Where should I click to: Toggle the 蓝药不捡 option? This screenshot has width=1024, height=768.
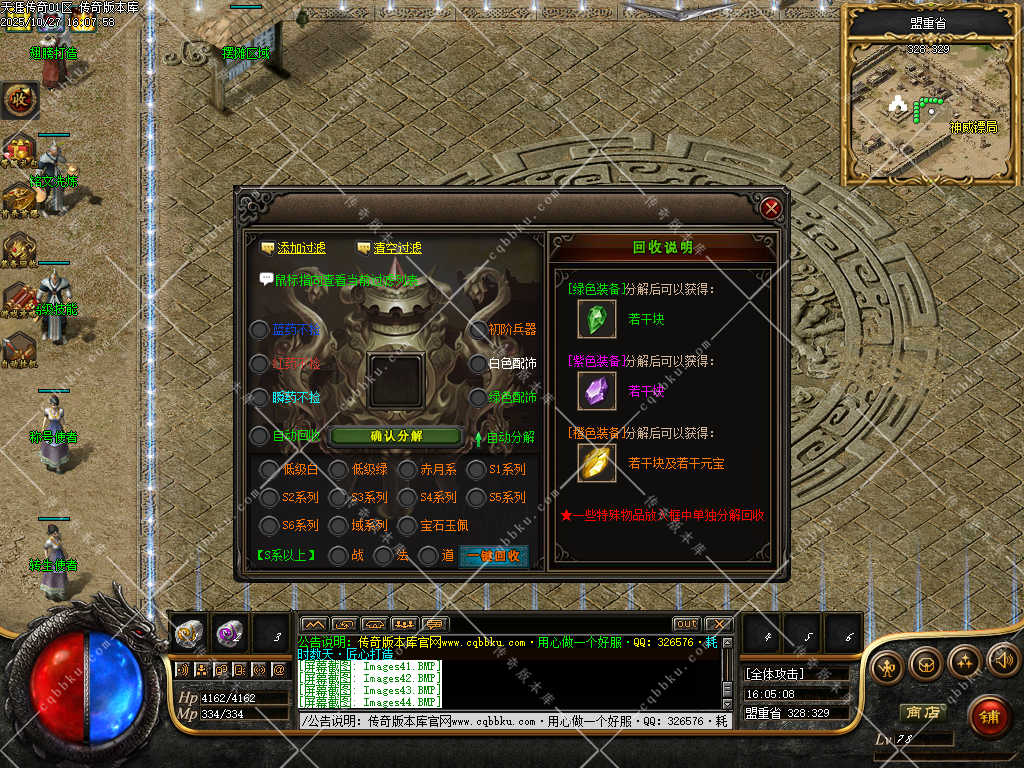coord(260,330)
